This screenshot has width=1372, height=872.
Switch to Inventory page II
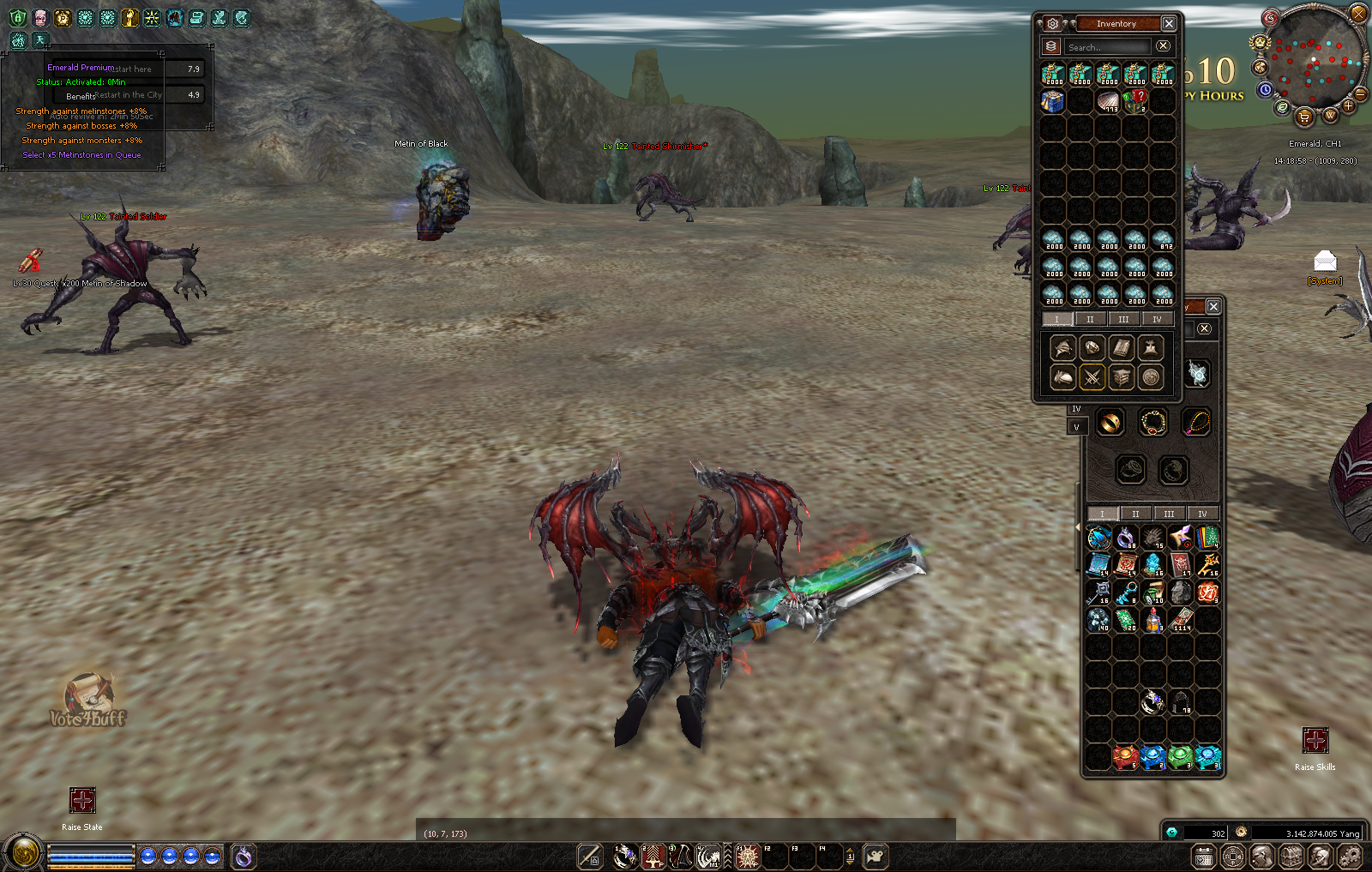[x=1090, y=320]
